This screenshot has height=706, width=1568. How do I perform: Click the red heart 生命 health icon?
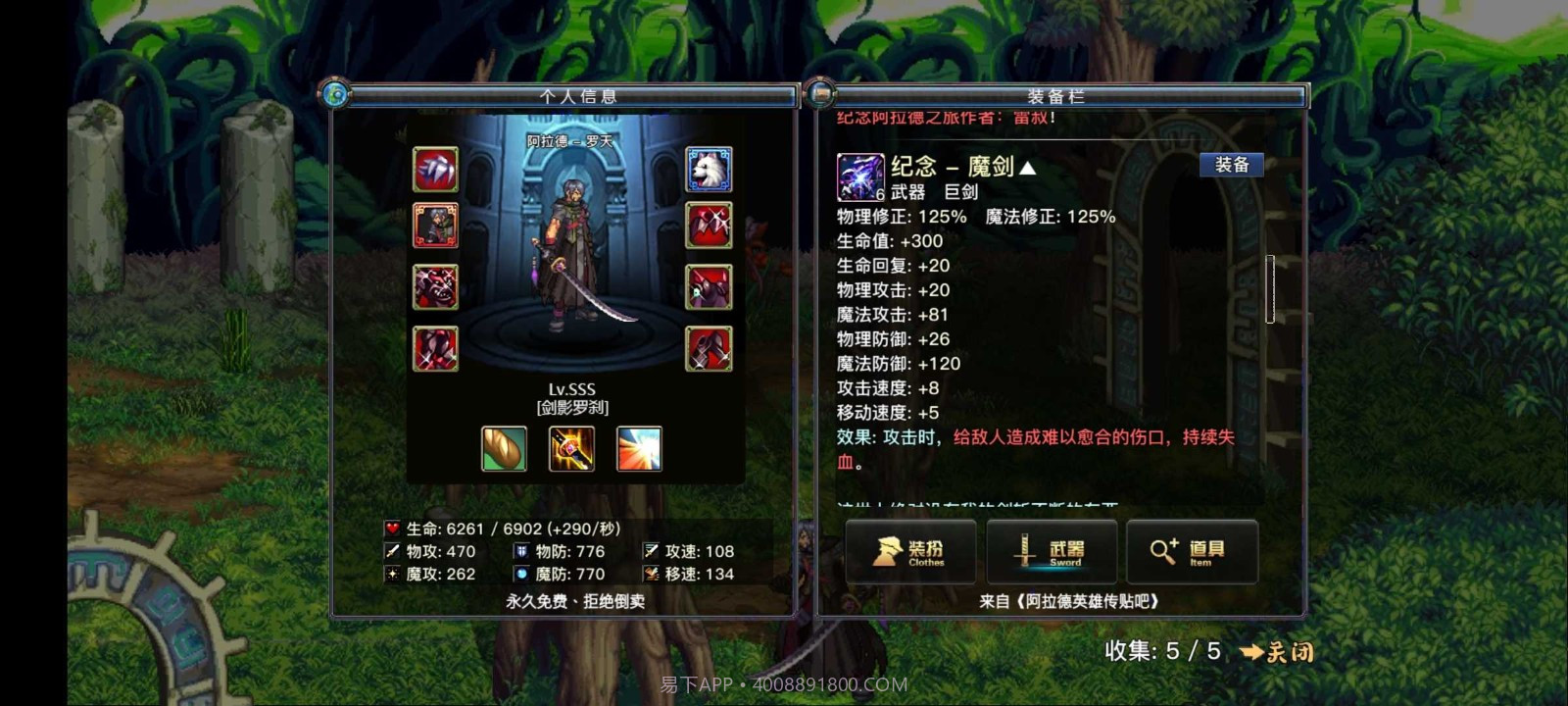[391, 528]
